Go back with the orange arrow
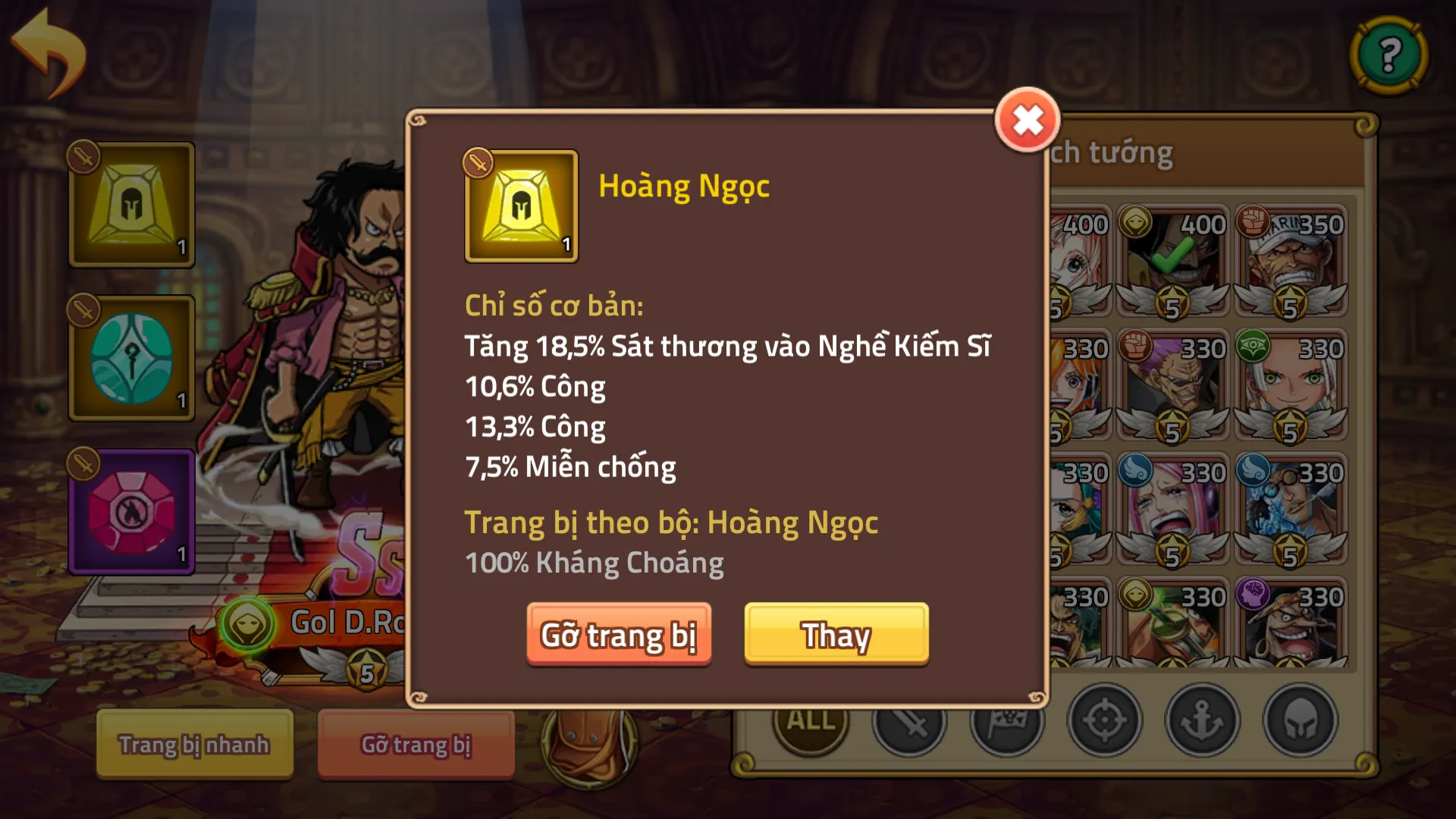The image size is (1456, 819). coord(49,53)
